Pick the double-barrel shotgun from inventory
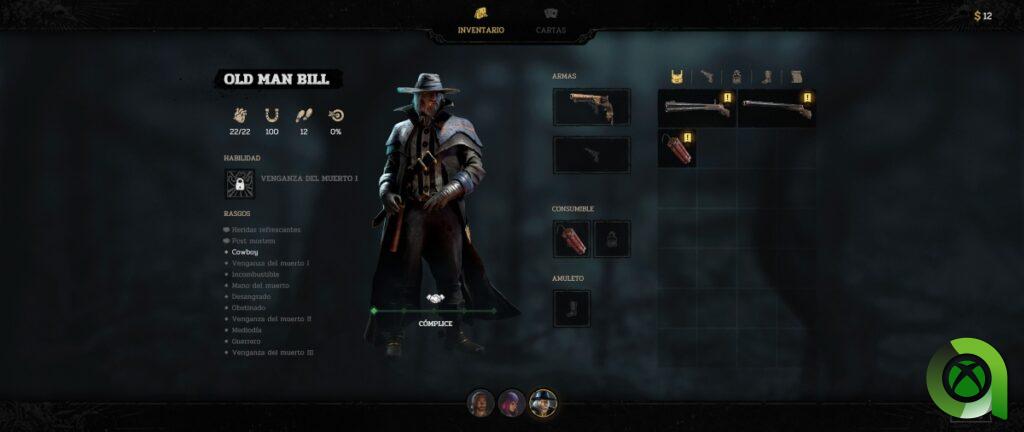1024x432 pixels. pos(697,108)
